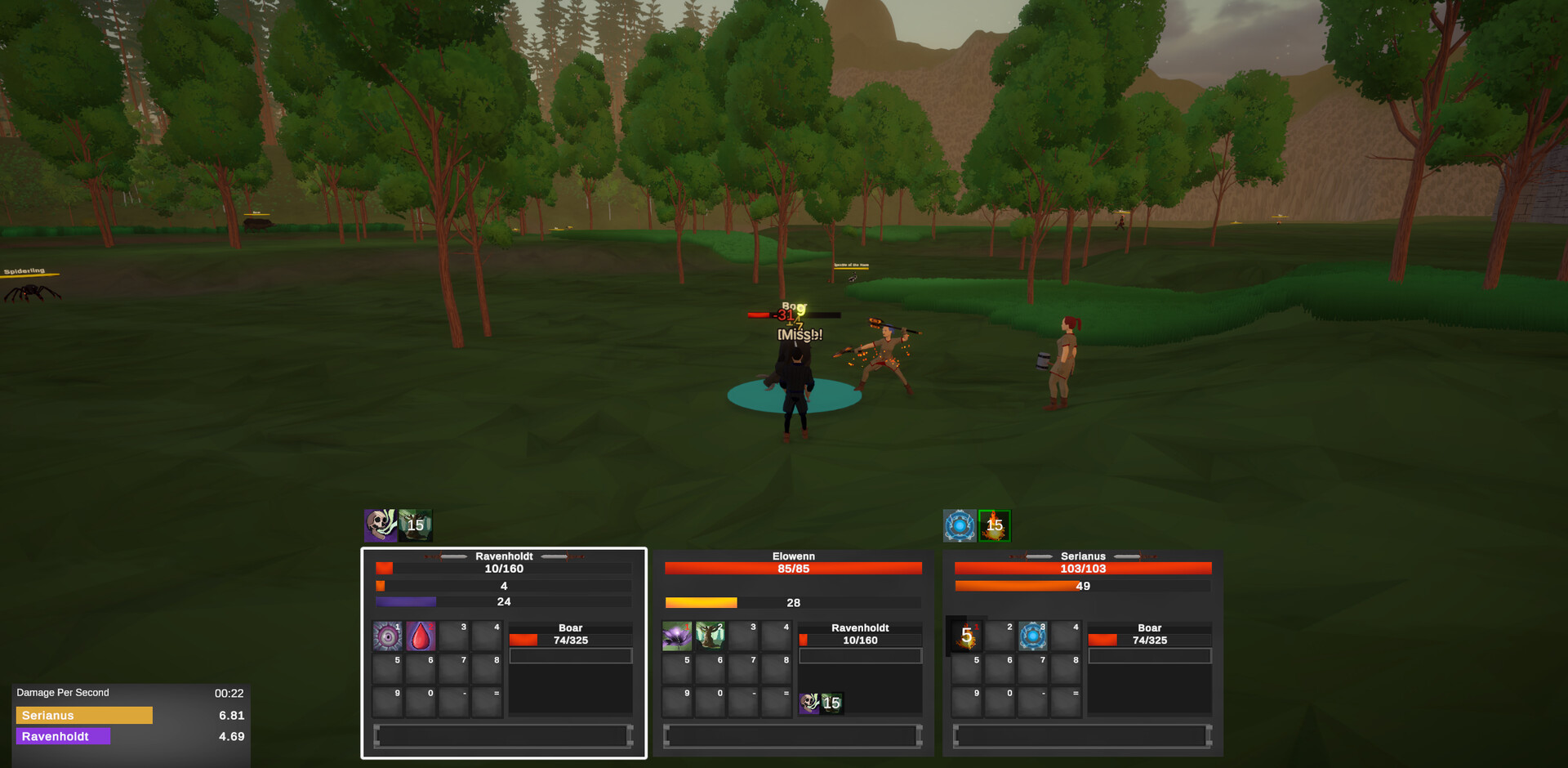1568x768 pixels.
Task: Click empty hotbar slot 4 in Serianus's panel
Action: [x=1066, y=636]
